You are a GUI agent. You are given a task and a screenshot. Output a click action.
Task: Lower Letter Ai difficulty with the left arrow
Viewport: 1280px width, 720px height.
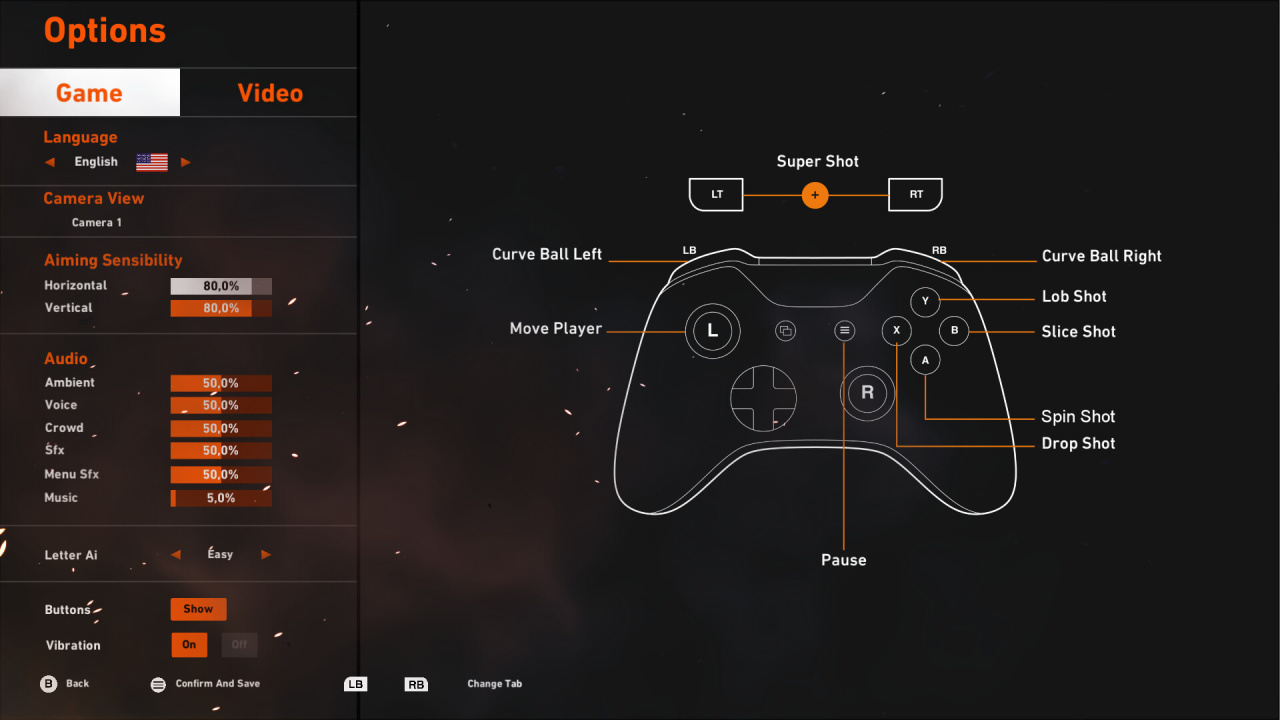click(x=176, y=554)
